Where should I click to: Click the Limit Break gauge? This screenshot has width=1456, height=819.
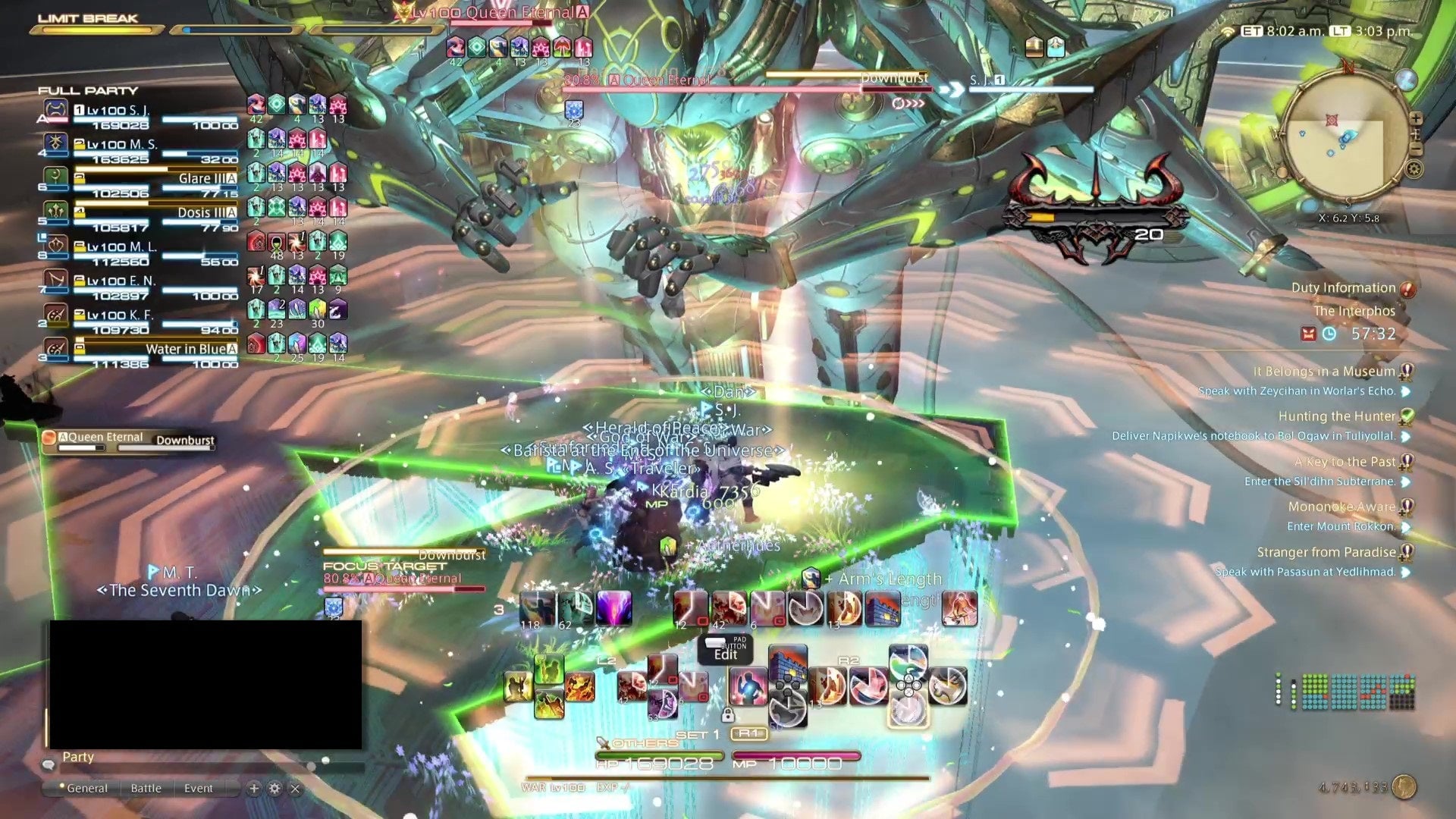(95, 32)
